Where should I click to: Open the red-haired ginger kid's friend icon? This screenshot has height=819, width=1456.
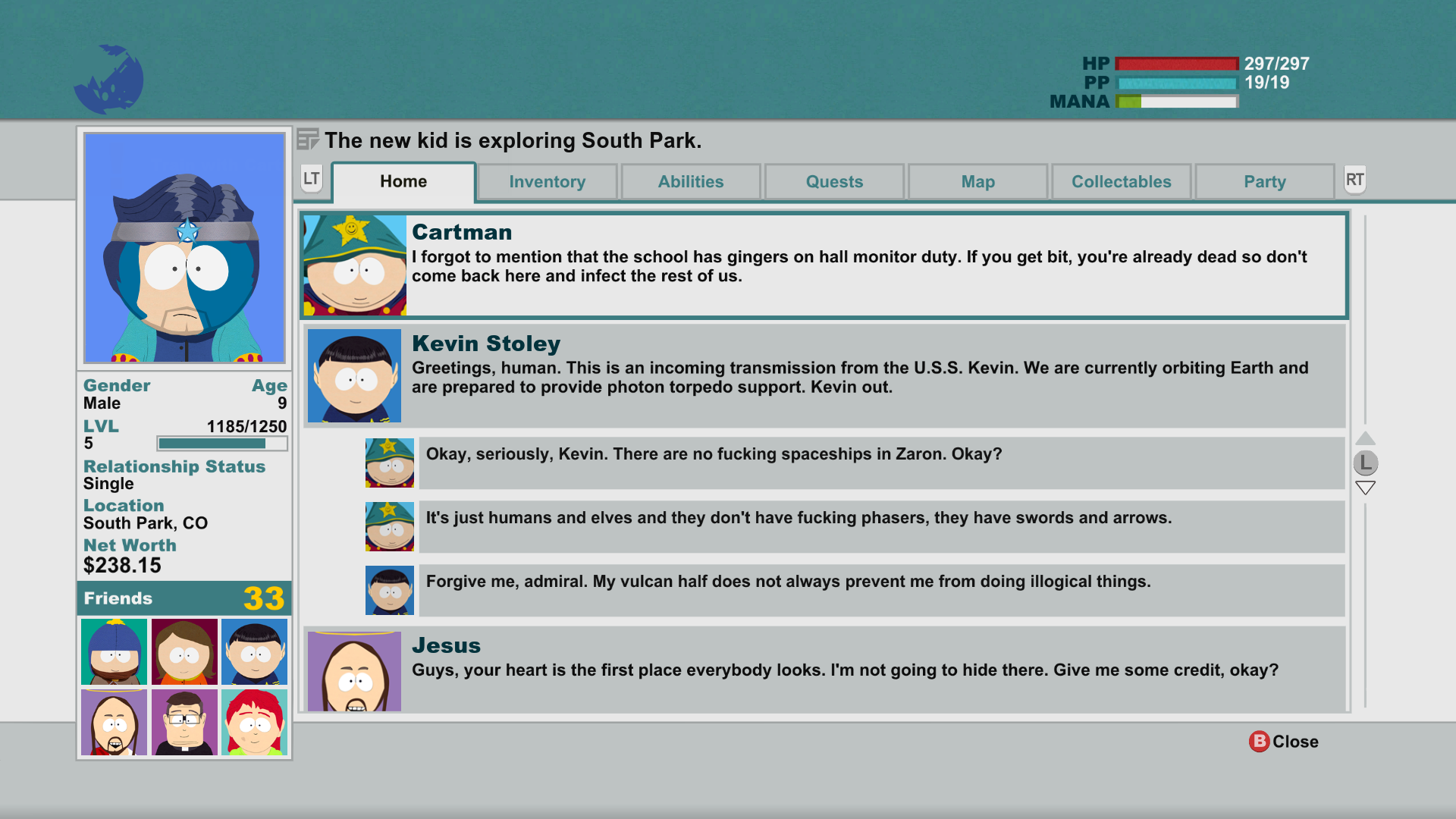[253, 722]
